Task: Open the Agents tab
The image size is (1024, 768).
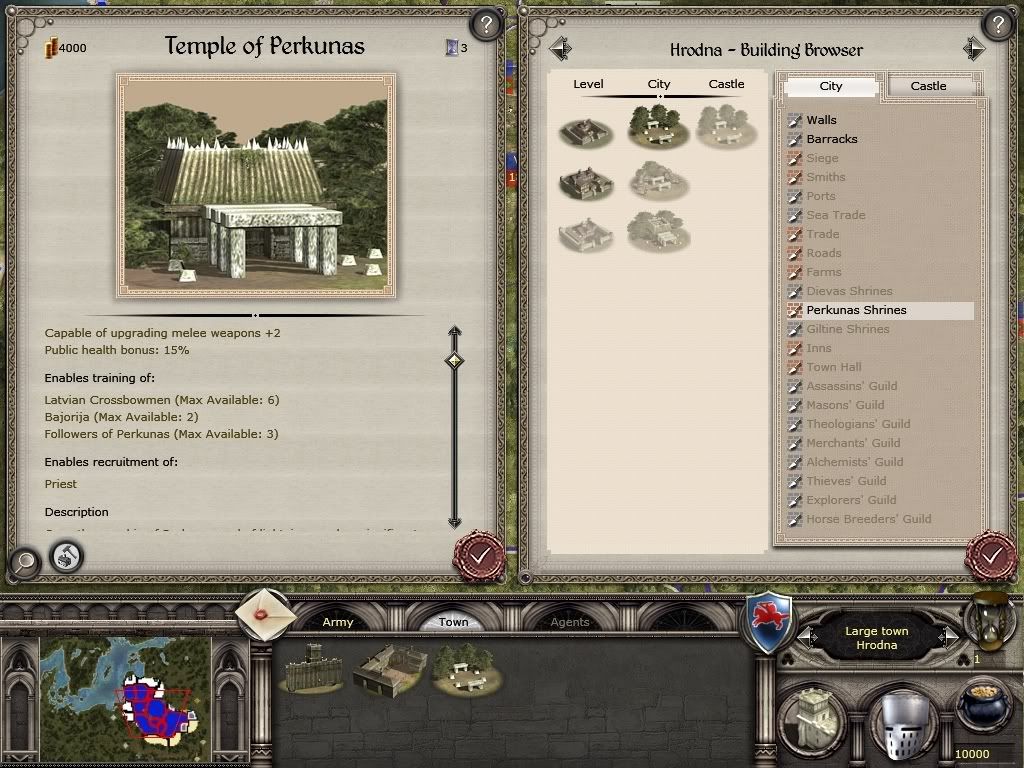Action: [570, 622]
